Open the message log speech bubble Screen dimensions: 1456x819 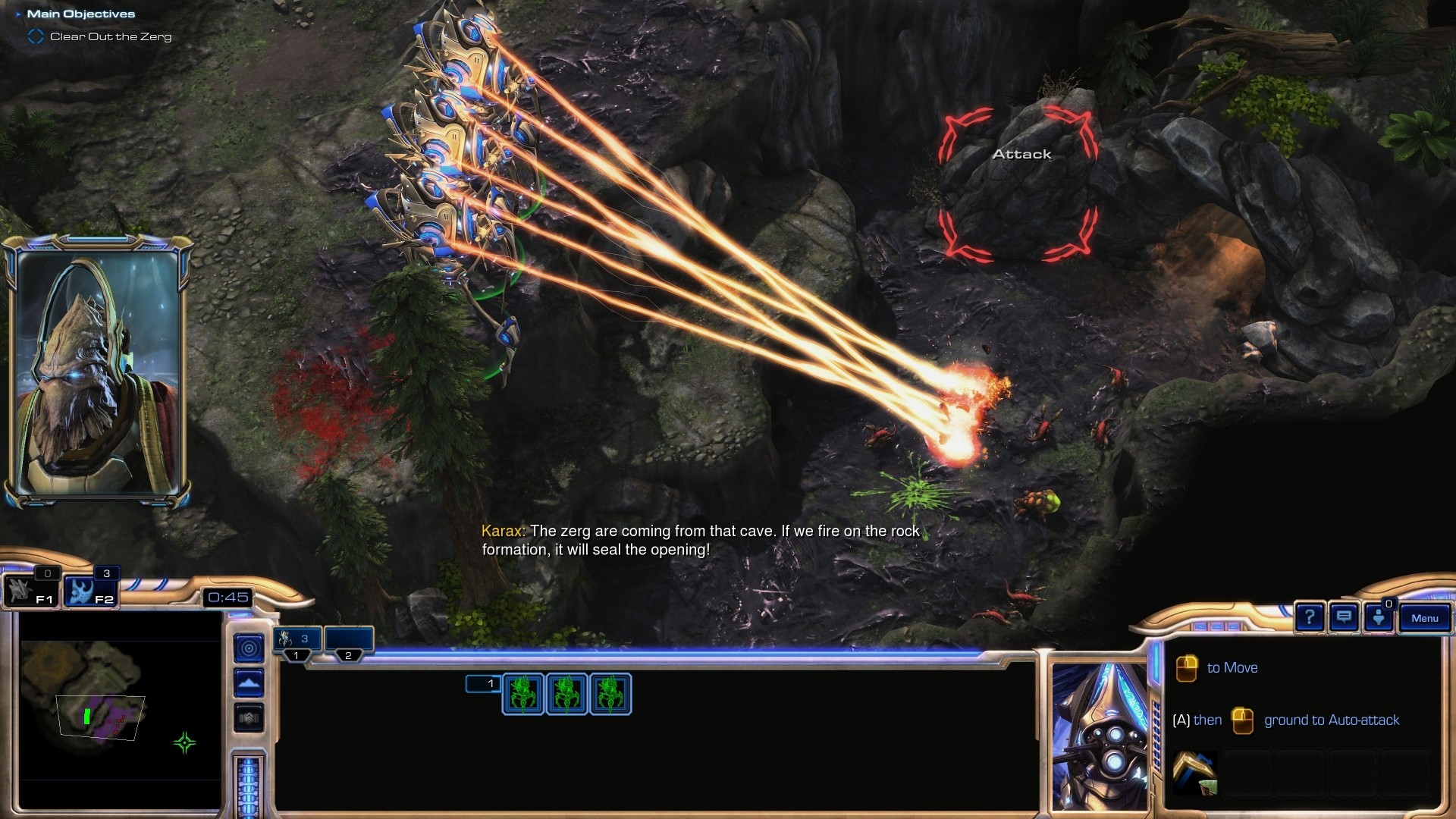point(1344,617)
